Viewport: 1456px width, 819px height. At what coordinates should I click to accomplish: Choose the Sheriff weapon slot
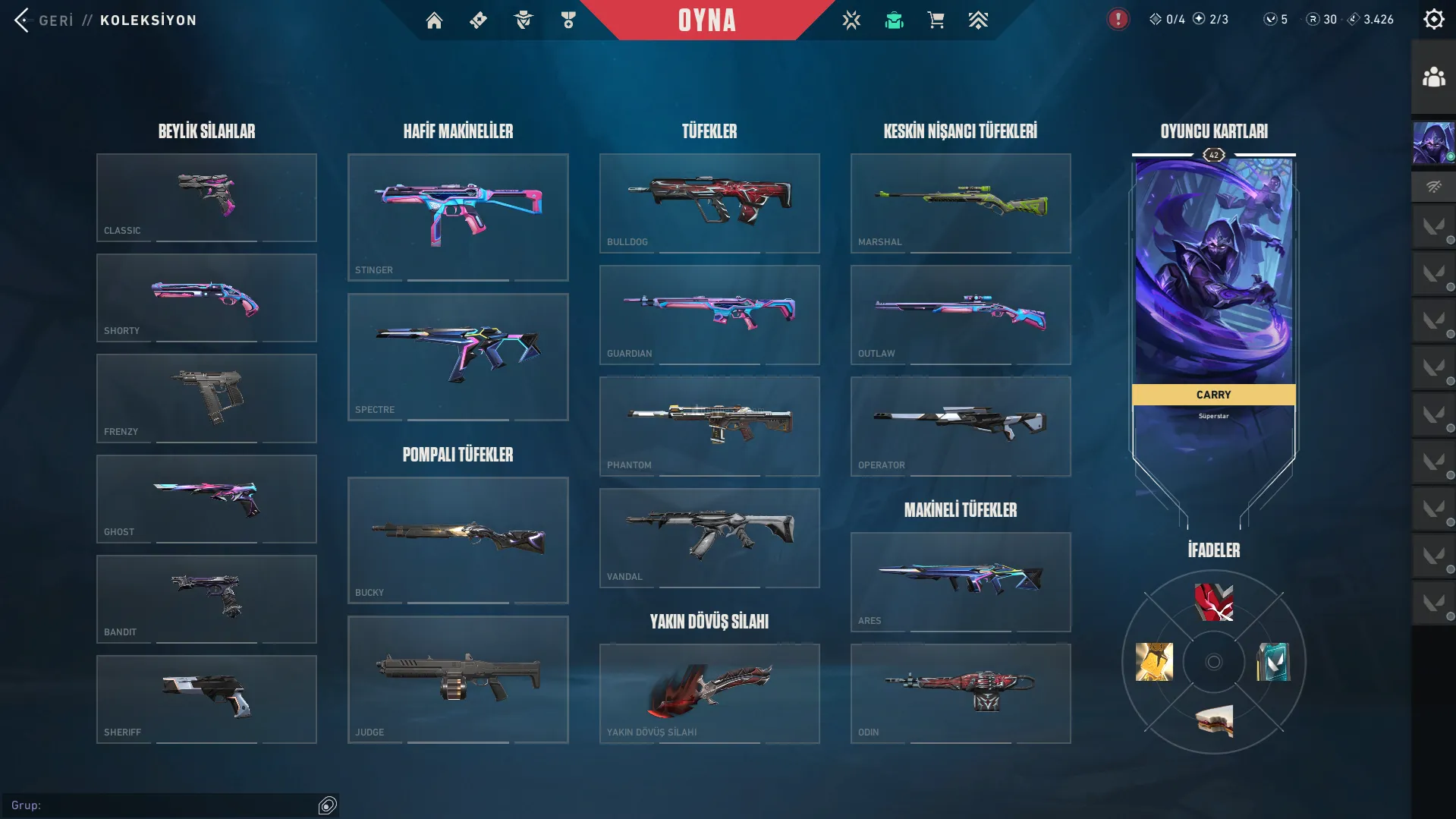pos(206,699)
